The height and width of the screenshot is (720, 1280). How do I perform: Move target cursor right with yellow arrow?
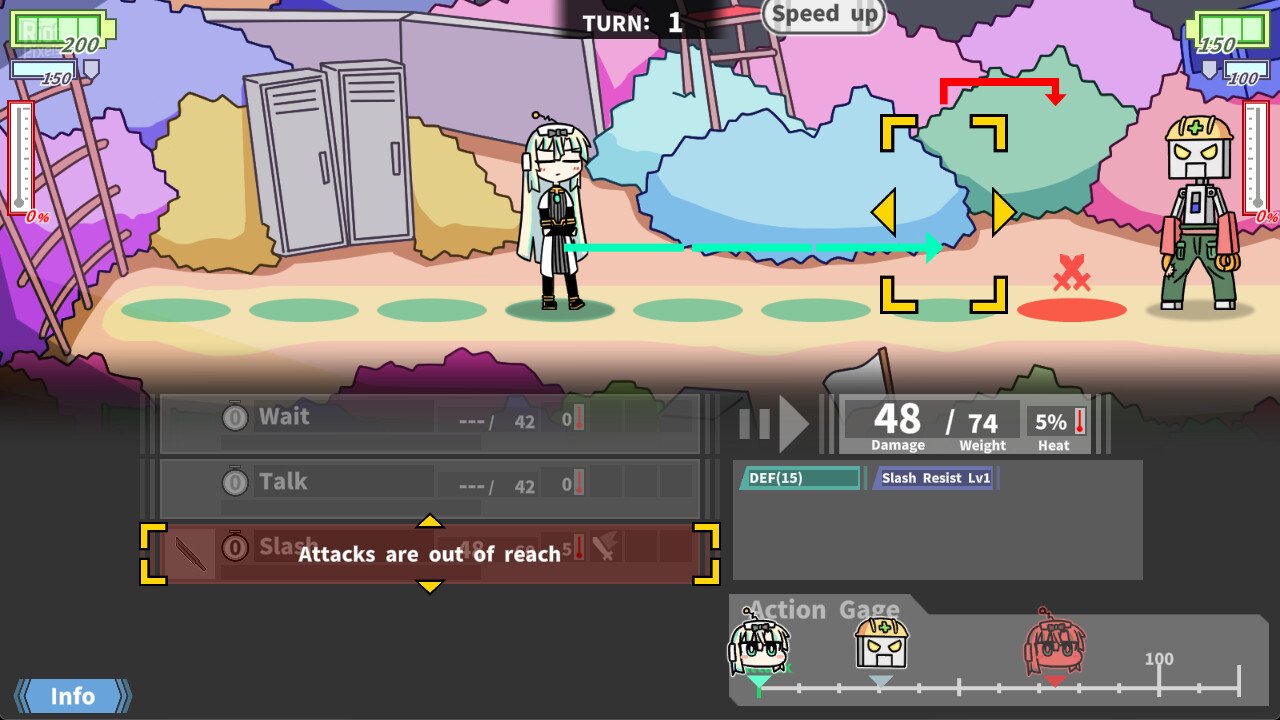tap(1003, 213)
